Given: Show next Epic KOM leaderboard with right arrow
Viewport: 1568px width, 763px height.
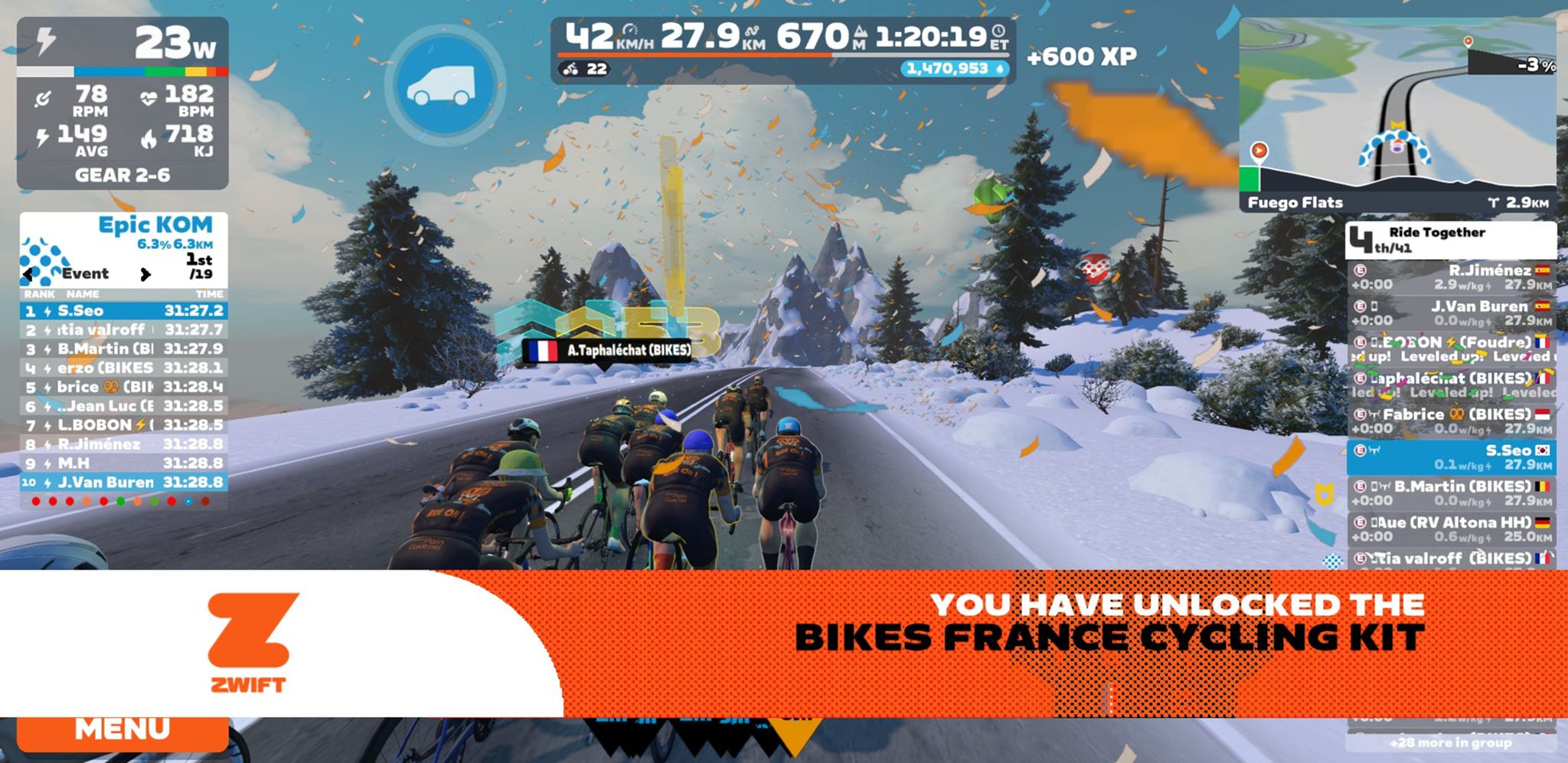Looking at the screenshot, I should pyautogui.click(x=145, y=274).
